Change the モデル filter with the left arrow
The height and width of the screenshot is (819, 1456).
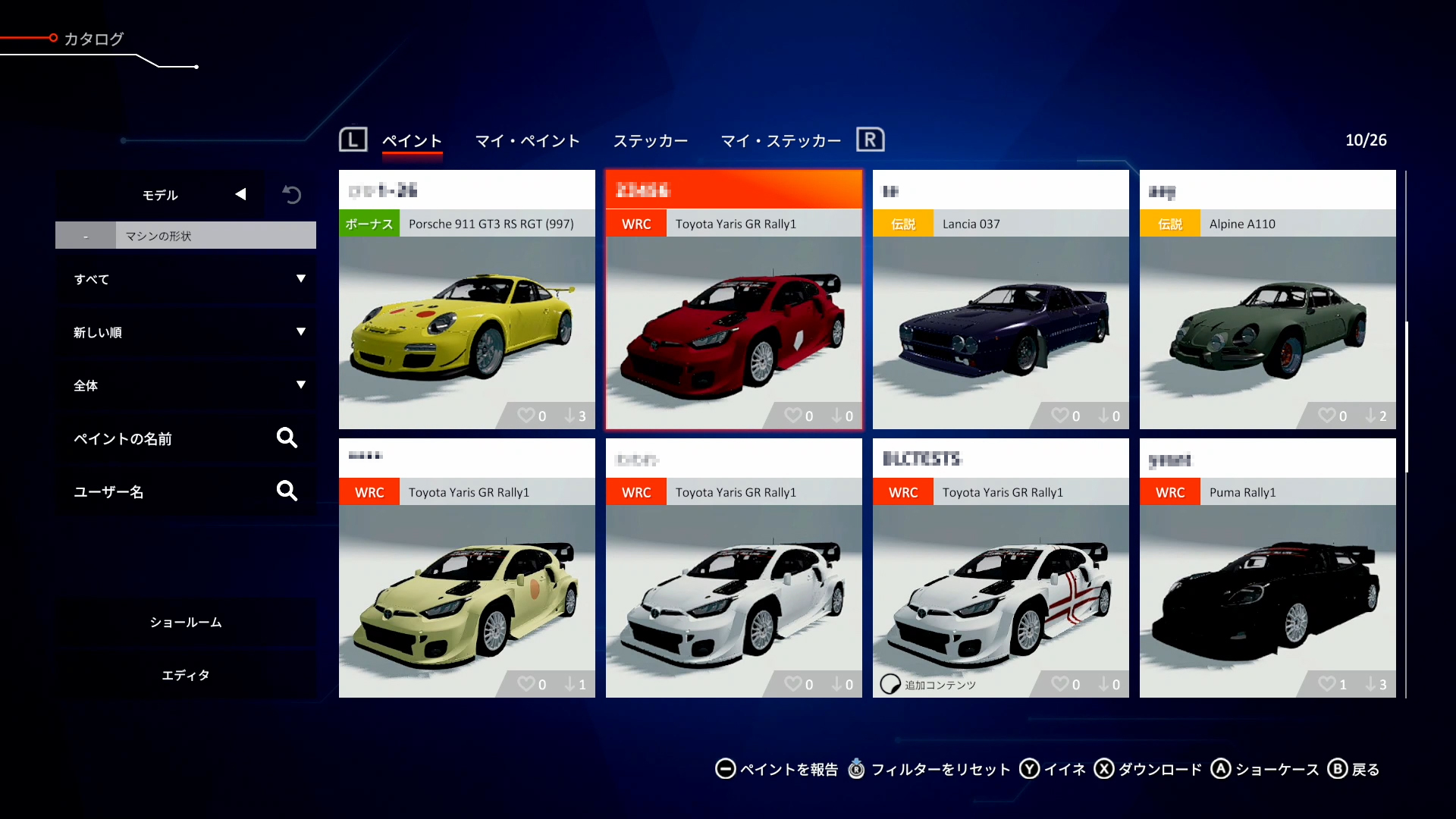pos(240,195)
